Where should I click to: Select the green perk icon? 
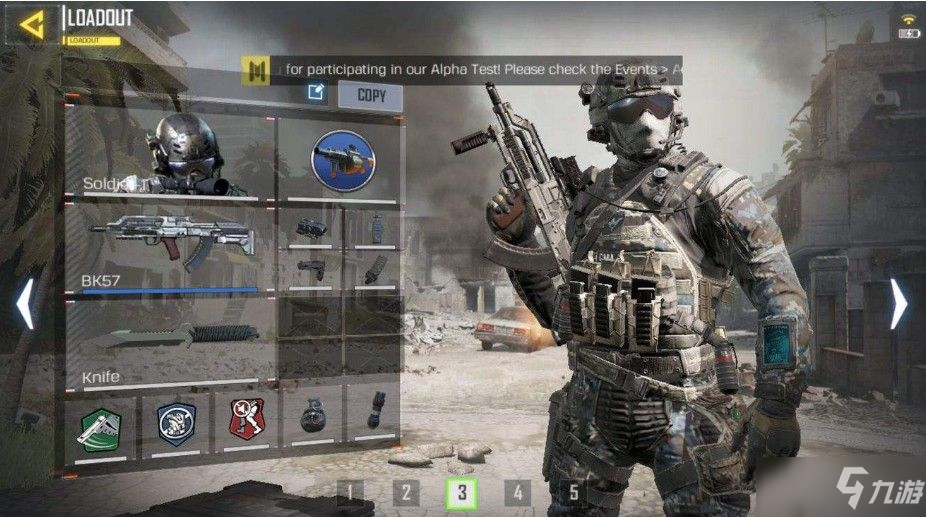tap(100, 425)
